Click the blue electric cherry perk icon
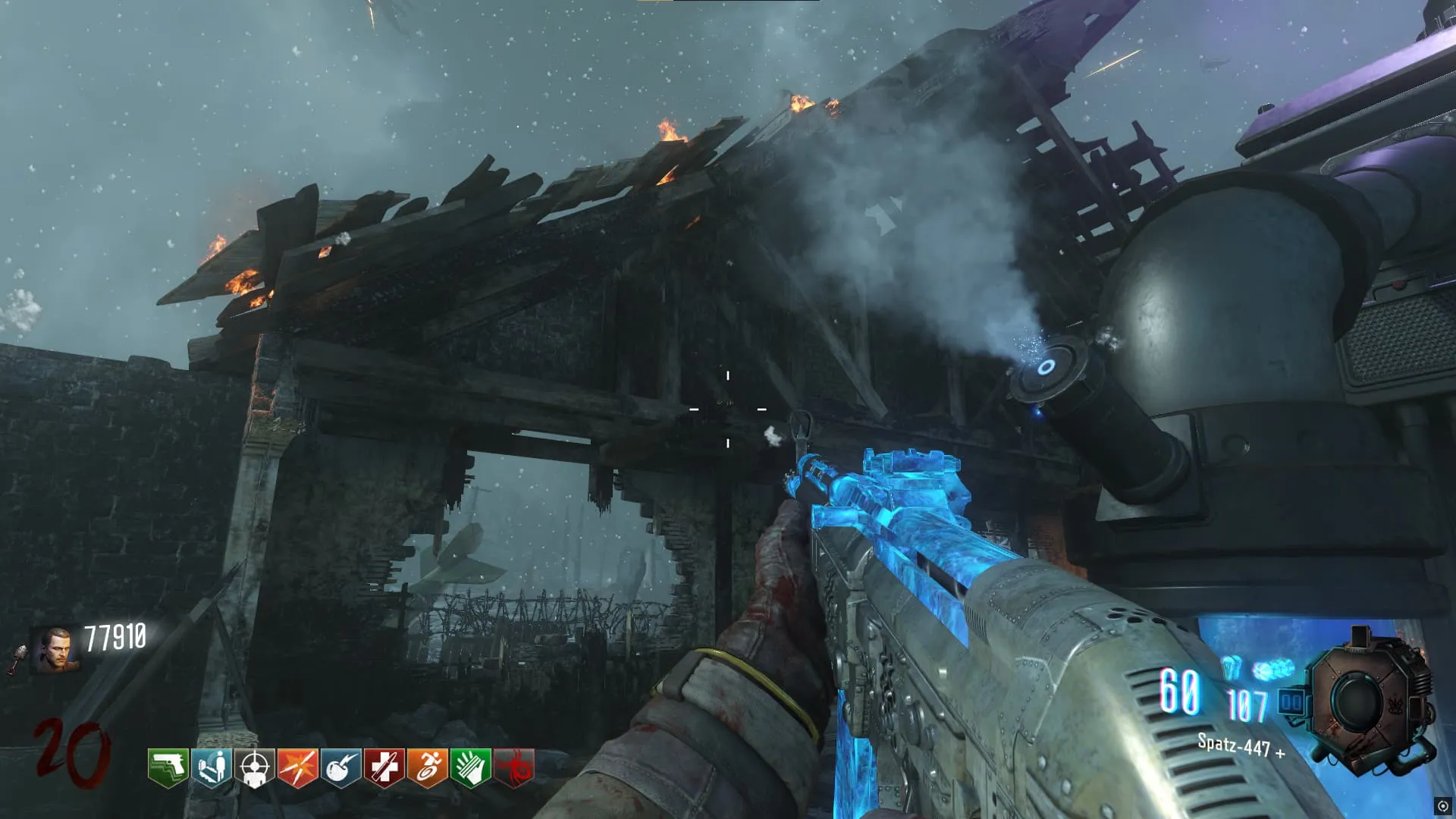The image size is (1456, 819). [x=340, y=768]
